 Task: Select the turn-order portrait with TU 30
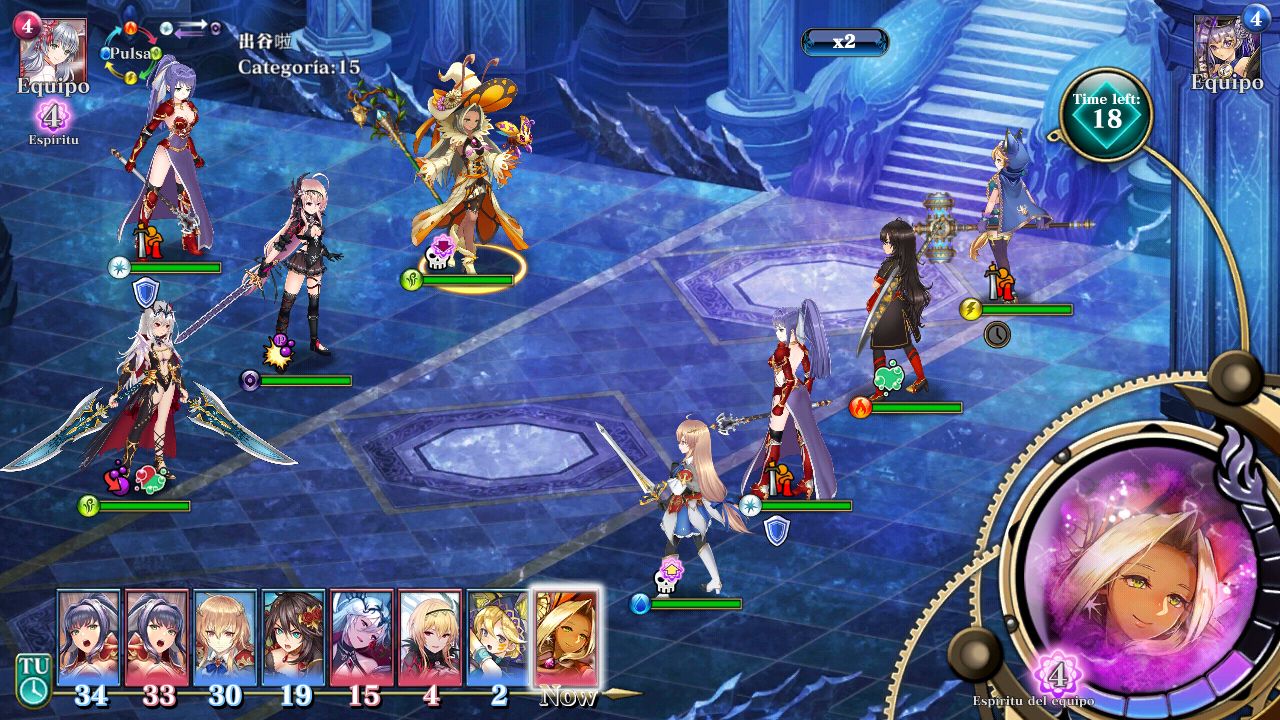point(225,638)
